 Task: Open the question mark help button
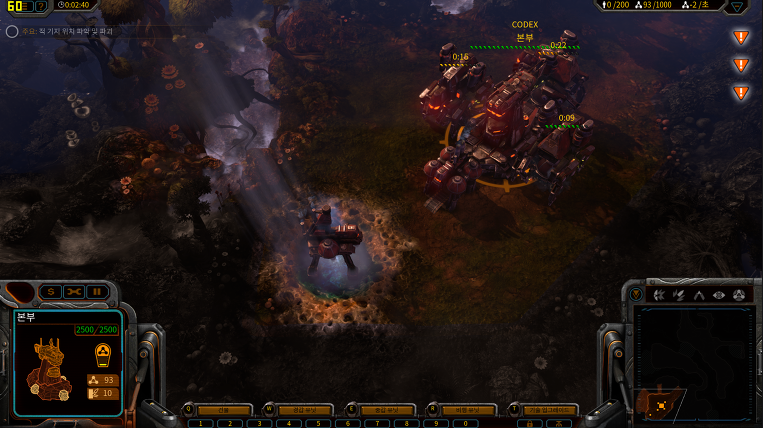40,6
